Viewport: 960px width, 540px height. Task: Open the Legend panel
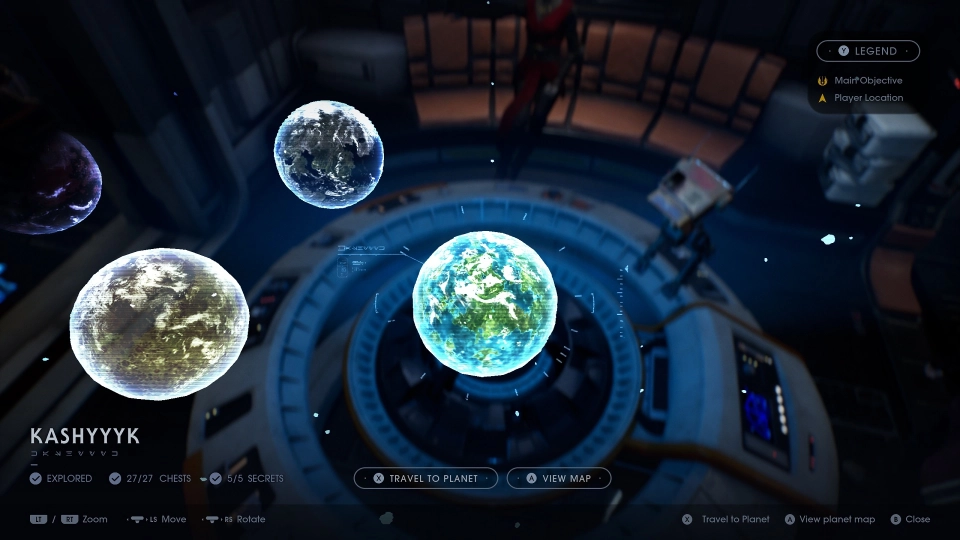(x=868, y=51)
